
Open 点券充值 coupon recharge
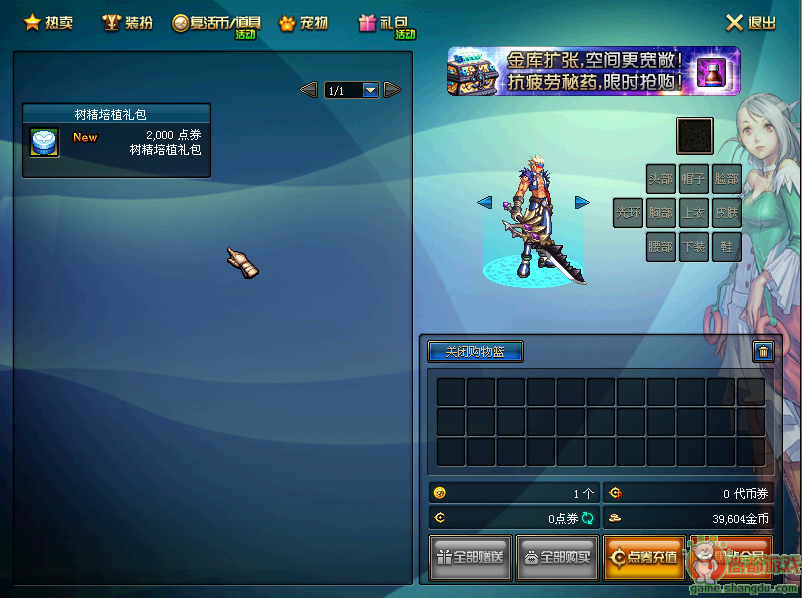tap(644, 557)
